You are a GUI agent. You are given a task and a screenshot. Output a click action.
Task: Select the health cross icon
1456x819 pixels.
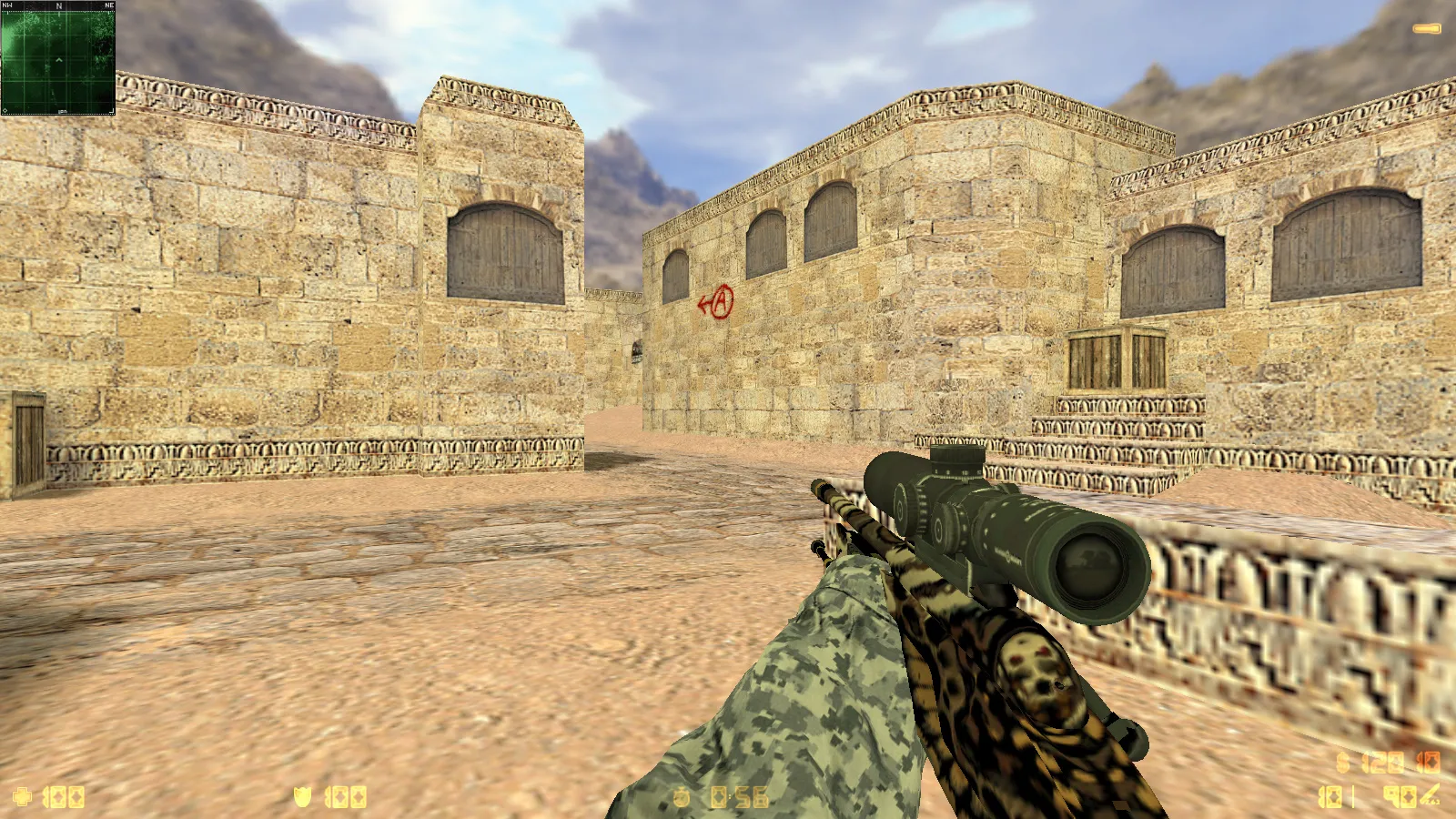click(22, 797)
